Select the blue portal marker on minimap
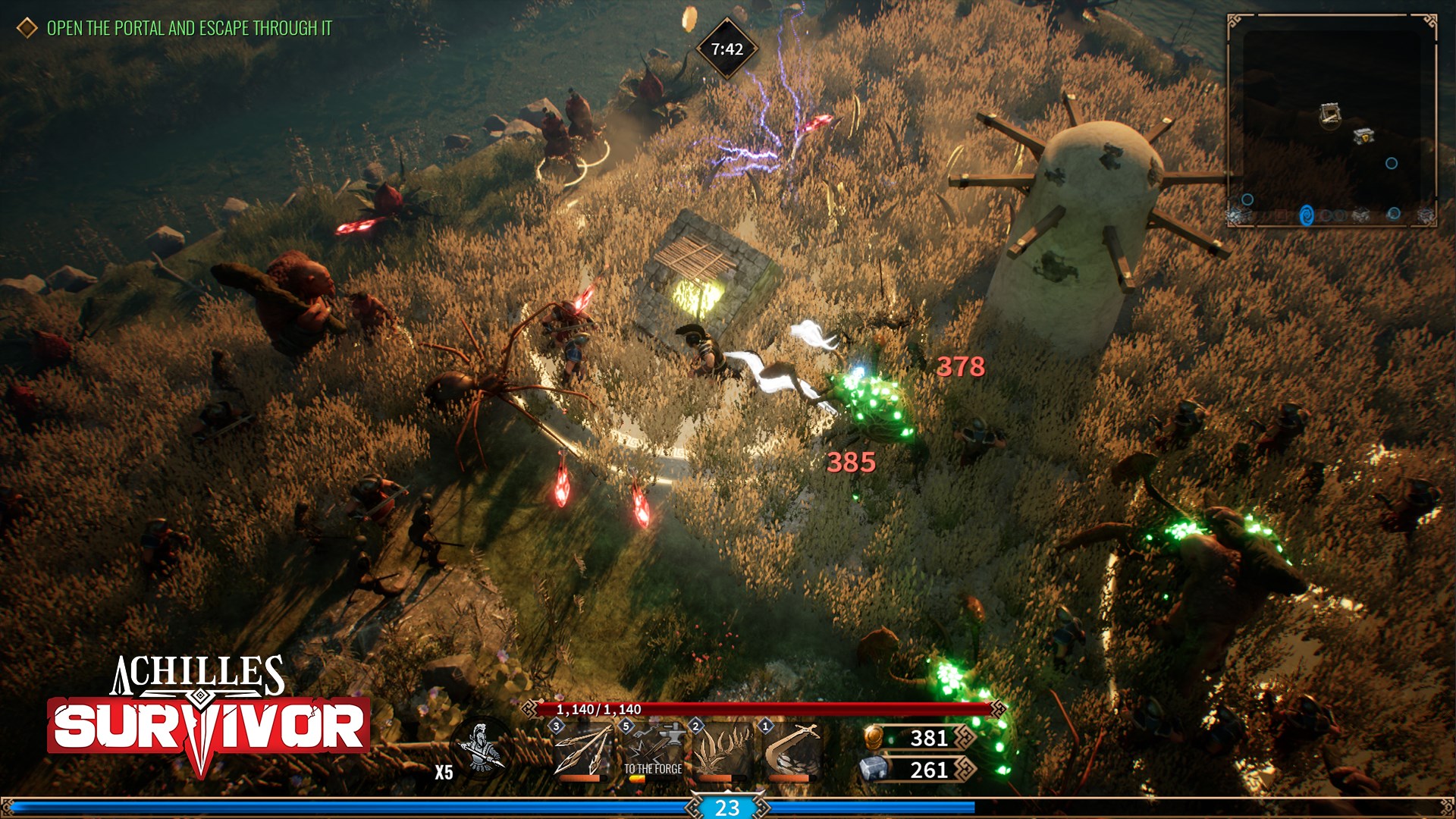The width and height of the screenshot is (1456, 819). (1306, 215)
